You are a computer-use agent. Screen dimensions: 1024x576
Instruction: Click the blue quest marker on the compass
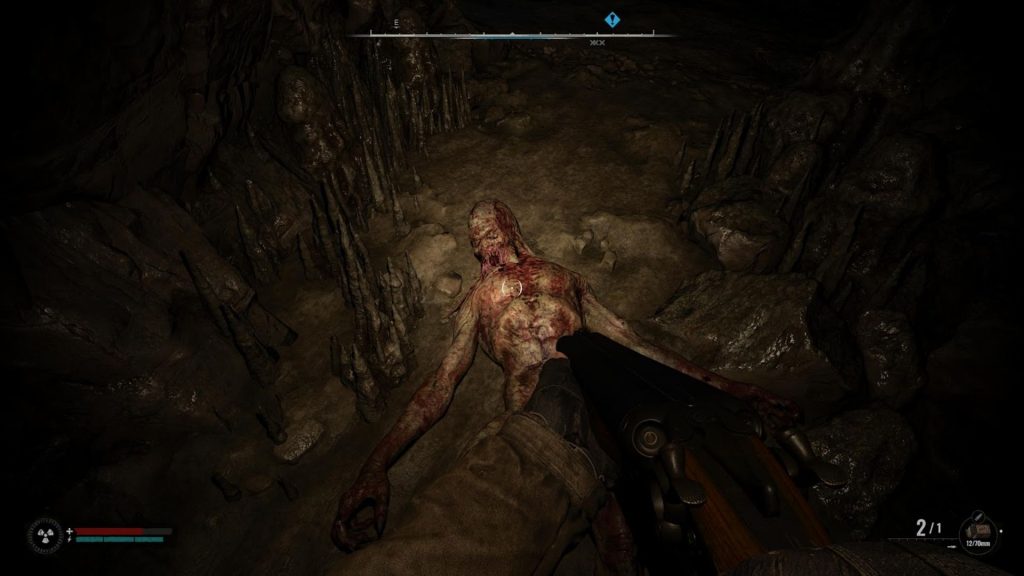click(x=612, y=19)
